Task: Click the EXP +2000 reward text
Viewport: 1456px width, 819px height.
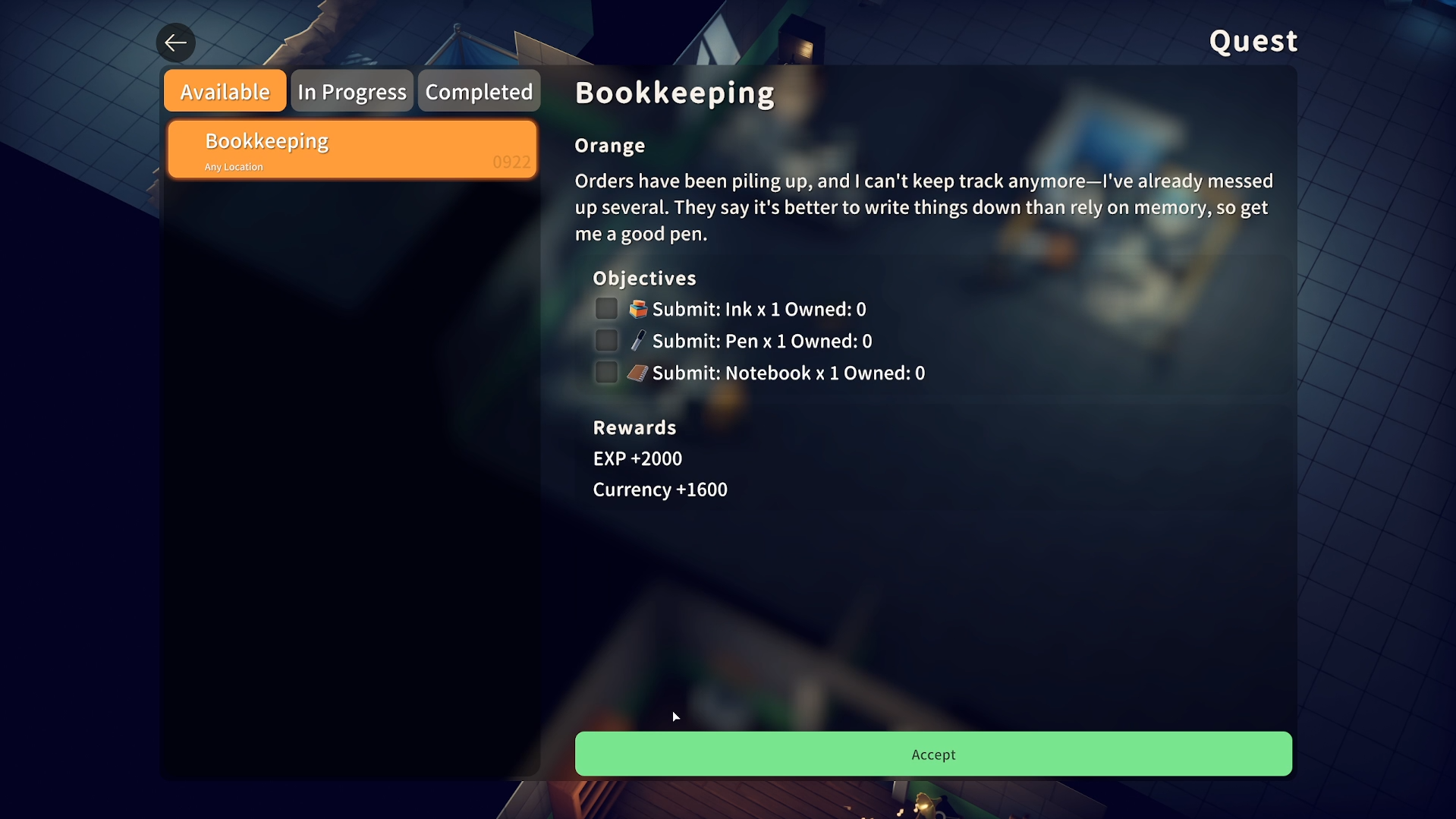Action: 637,458
